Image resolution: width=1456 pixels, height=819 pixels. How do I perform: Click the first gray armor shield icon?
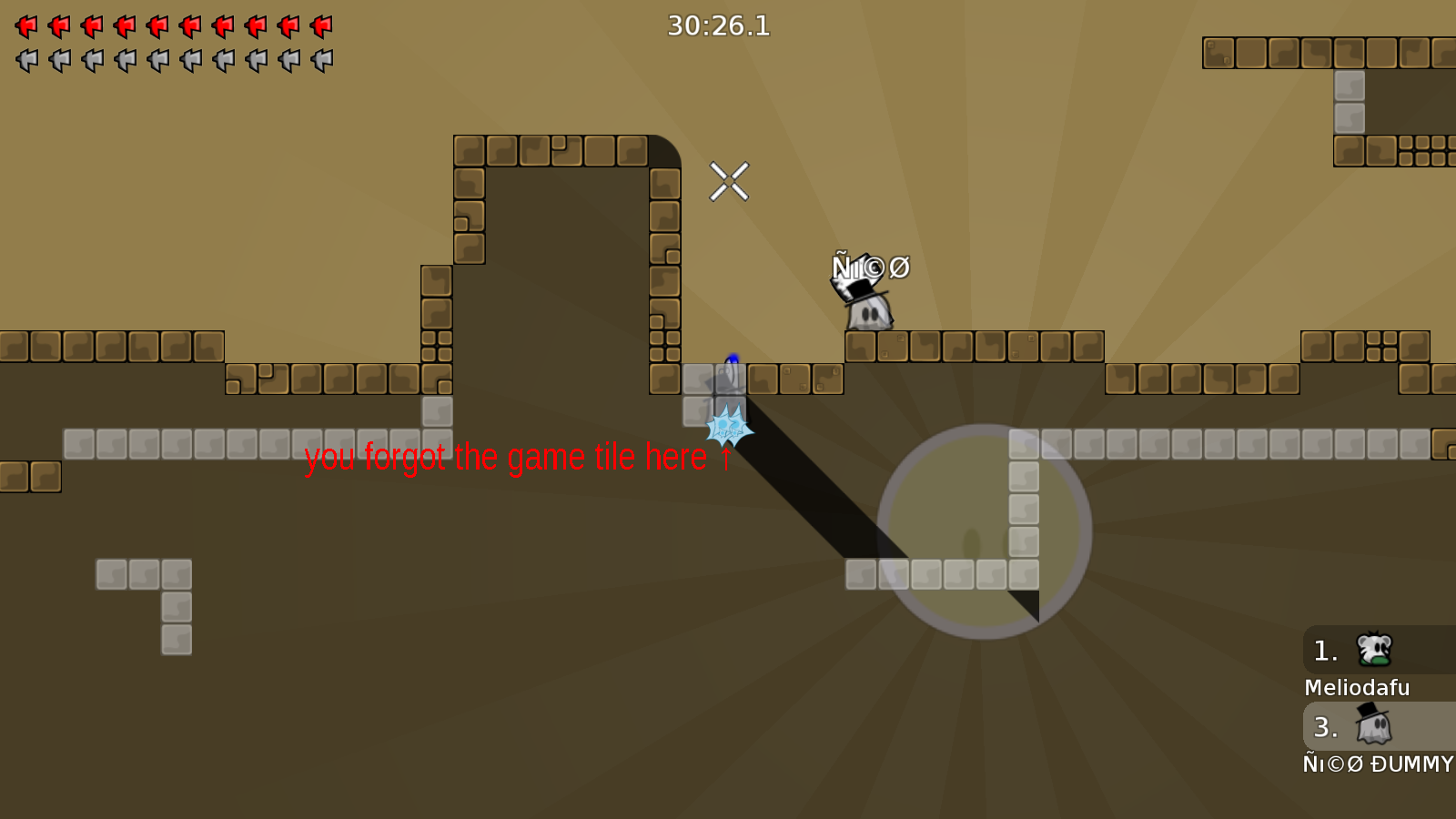[x=26, y=60]
